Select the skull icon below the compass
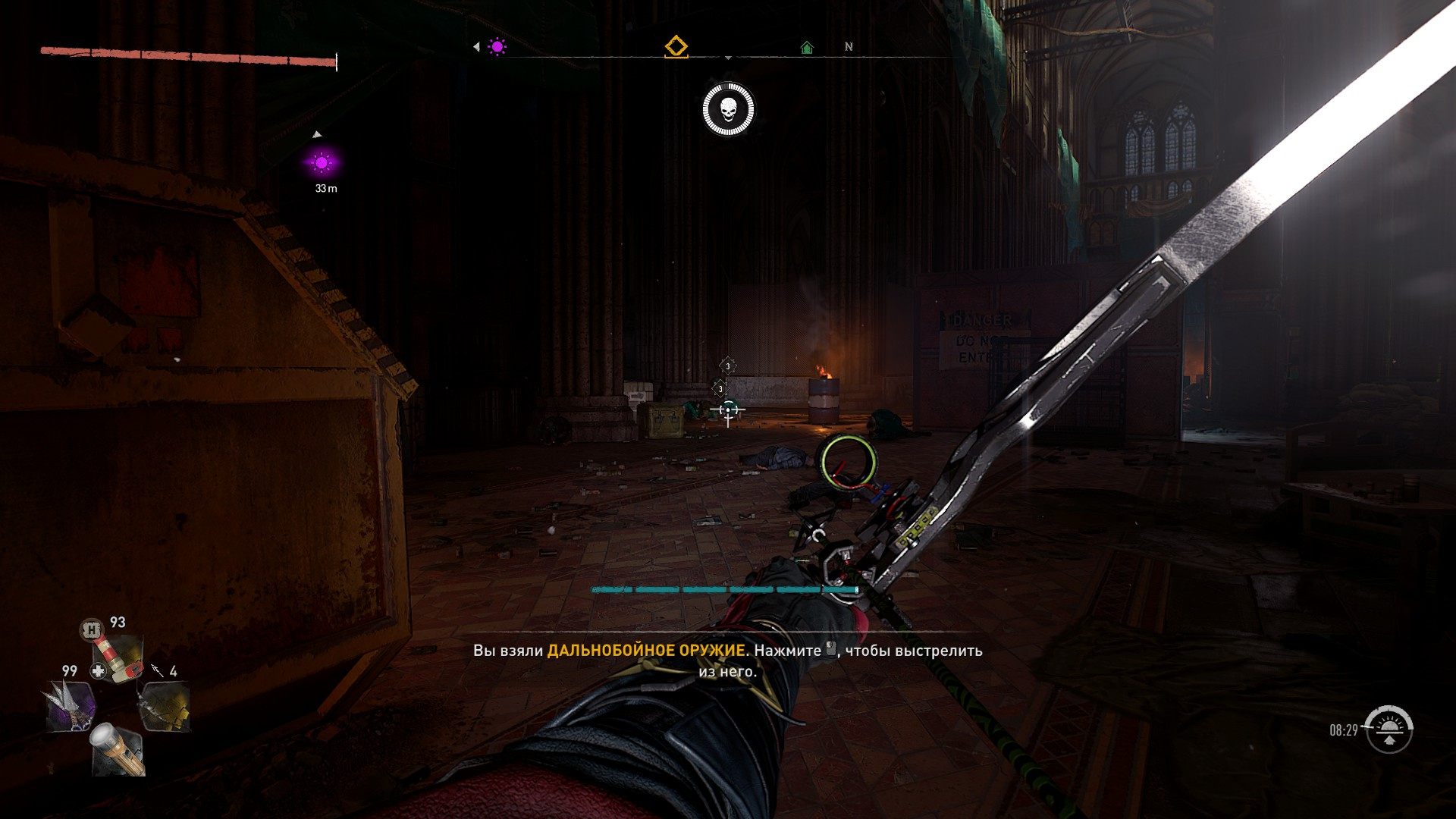This screenshot has height=819, width=1456. pos(728,110)
